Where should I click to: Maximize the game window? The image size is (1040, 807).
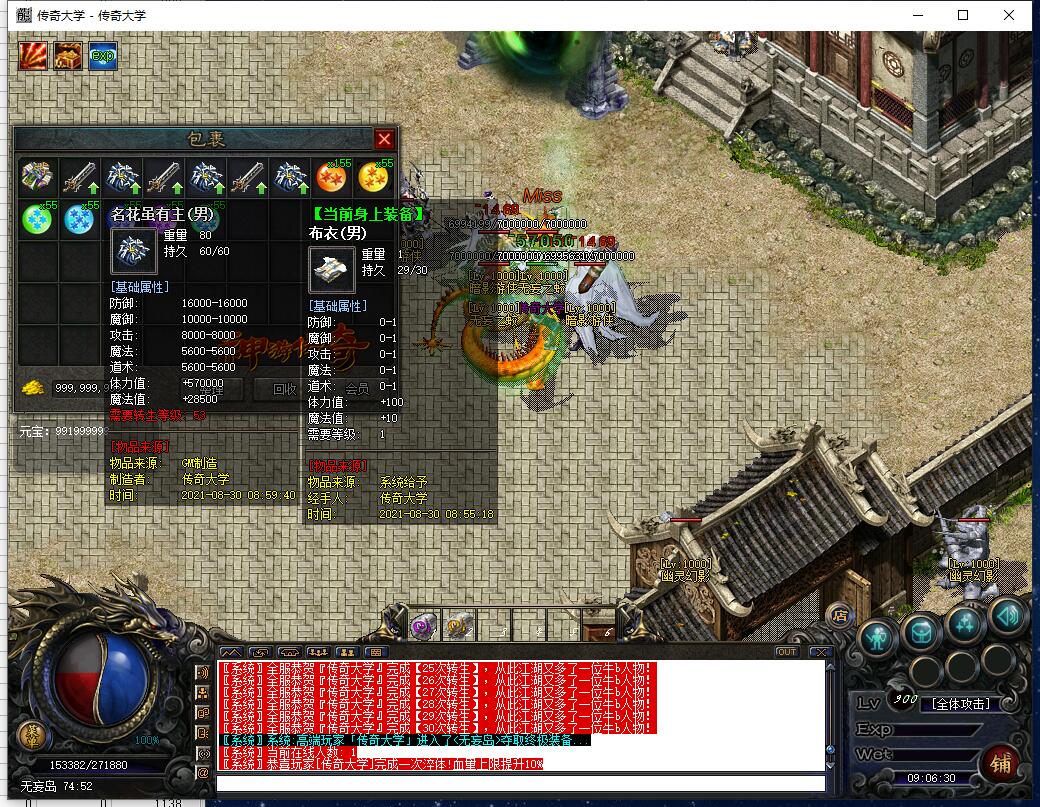pyautogui.click(x=963, y=15)
